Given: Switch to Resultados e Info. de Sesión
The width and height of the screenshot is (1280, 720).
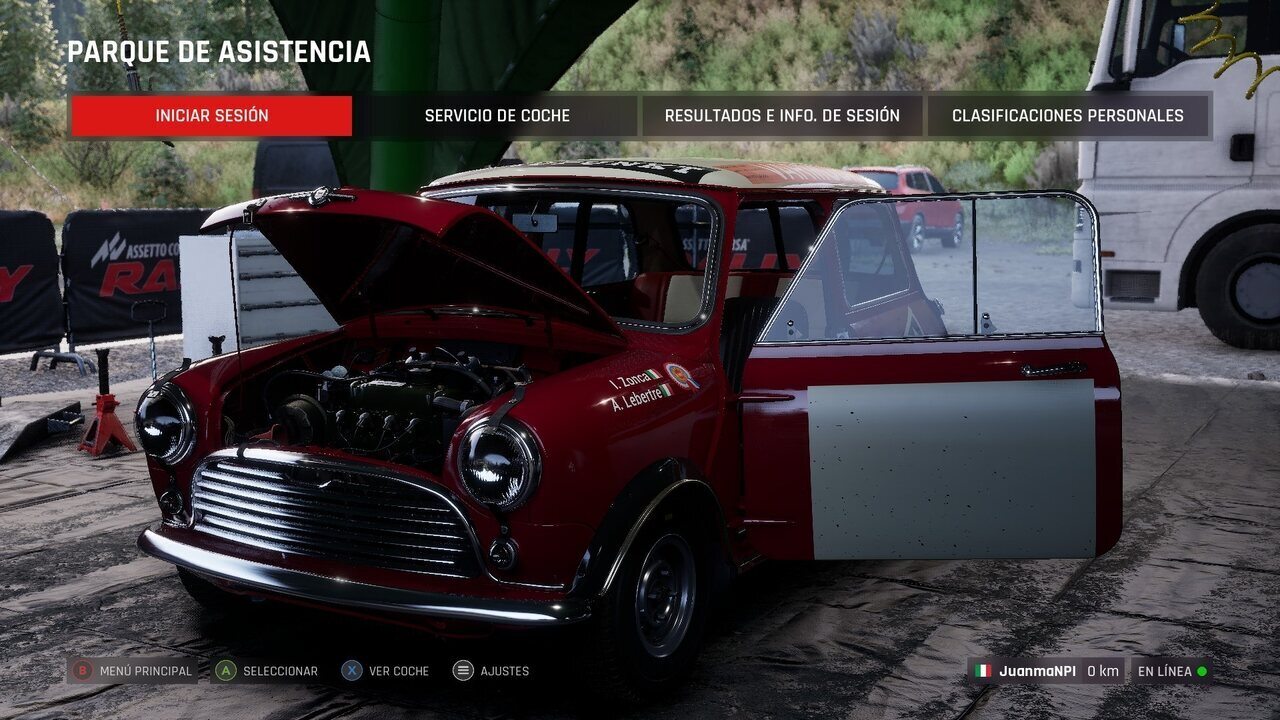Looking at the screenshot, I should pos(782,116).
